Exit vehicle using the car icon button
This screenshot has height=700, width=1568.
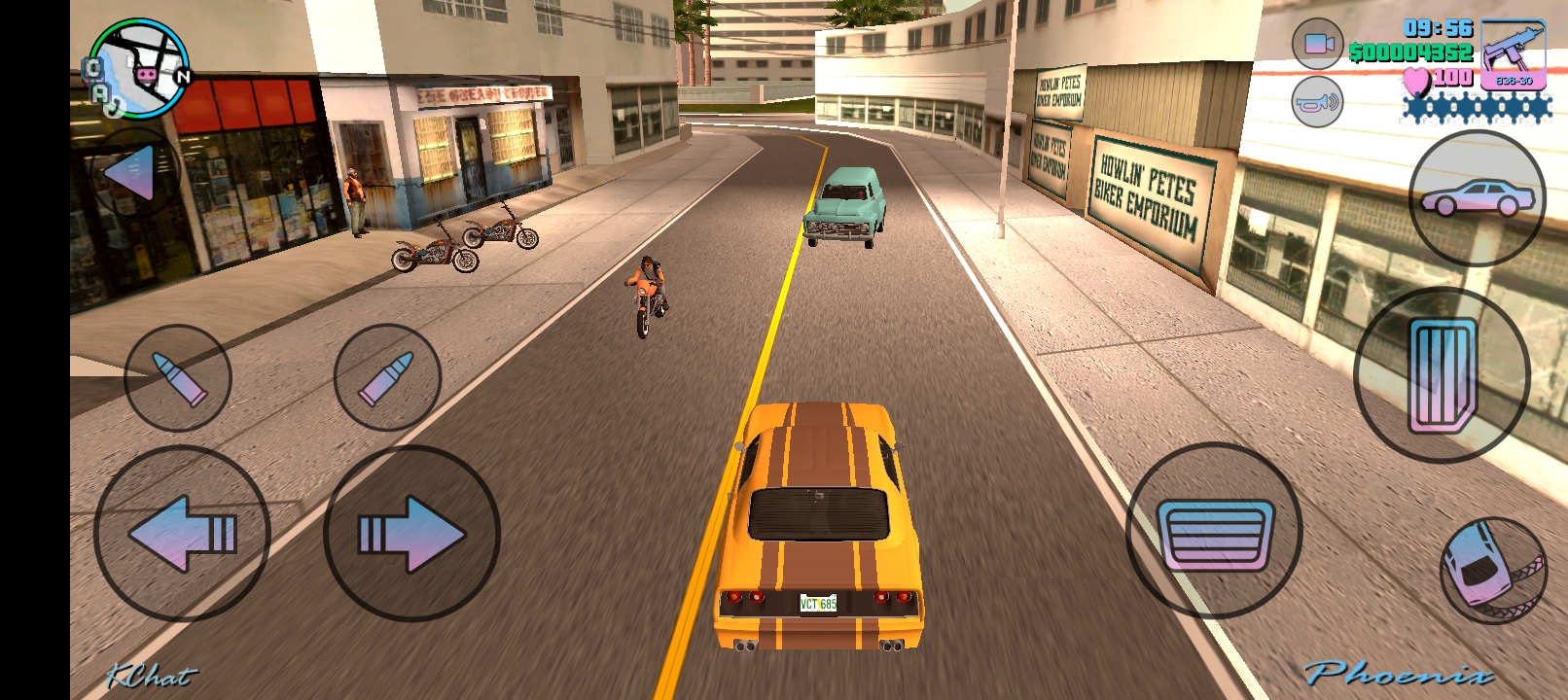(1477, 198)
